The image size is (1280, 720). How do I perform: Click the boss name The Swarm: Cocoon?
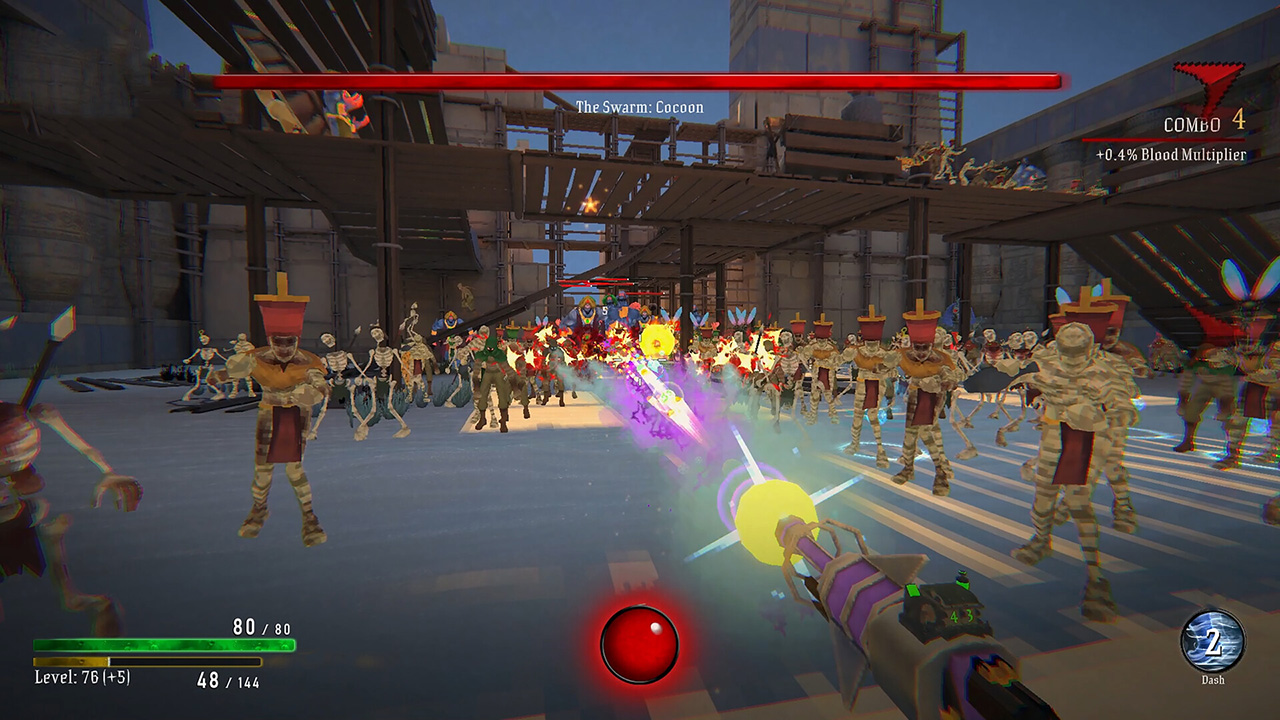(639, 106)
